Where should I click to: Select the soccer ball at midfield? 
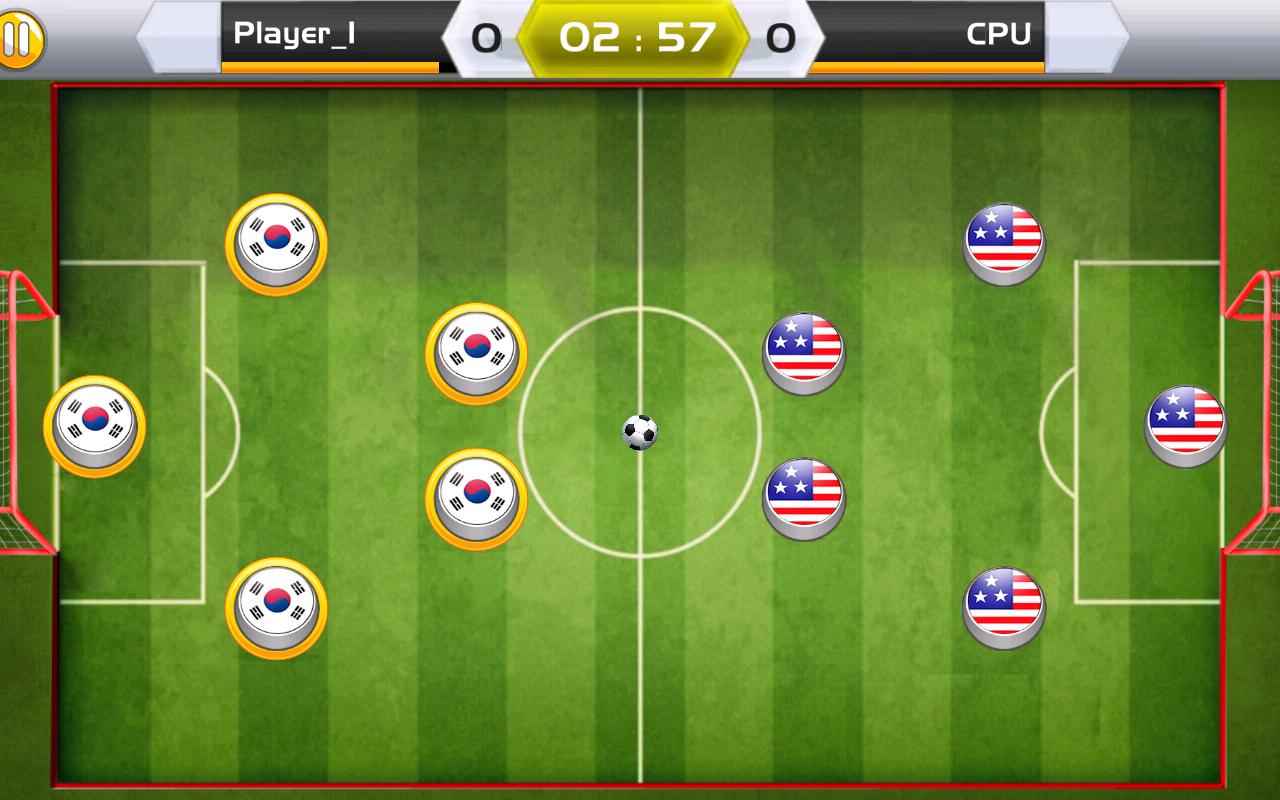[640, 430]
